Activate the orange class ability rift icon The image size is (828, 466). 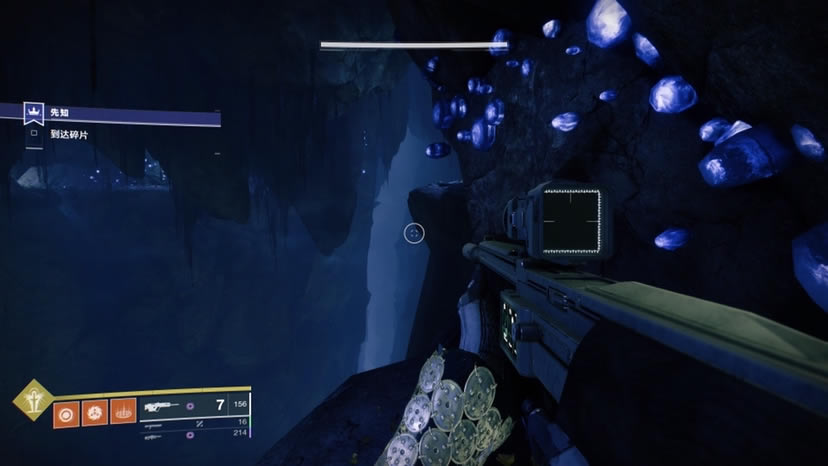pos(123,411)
